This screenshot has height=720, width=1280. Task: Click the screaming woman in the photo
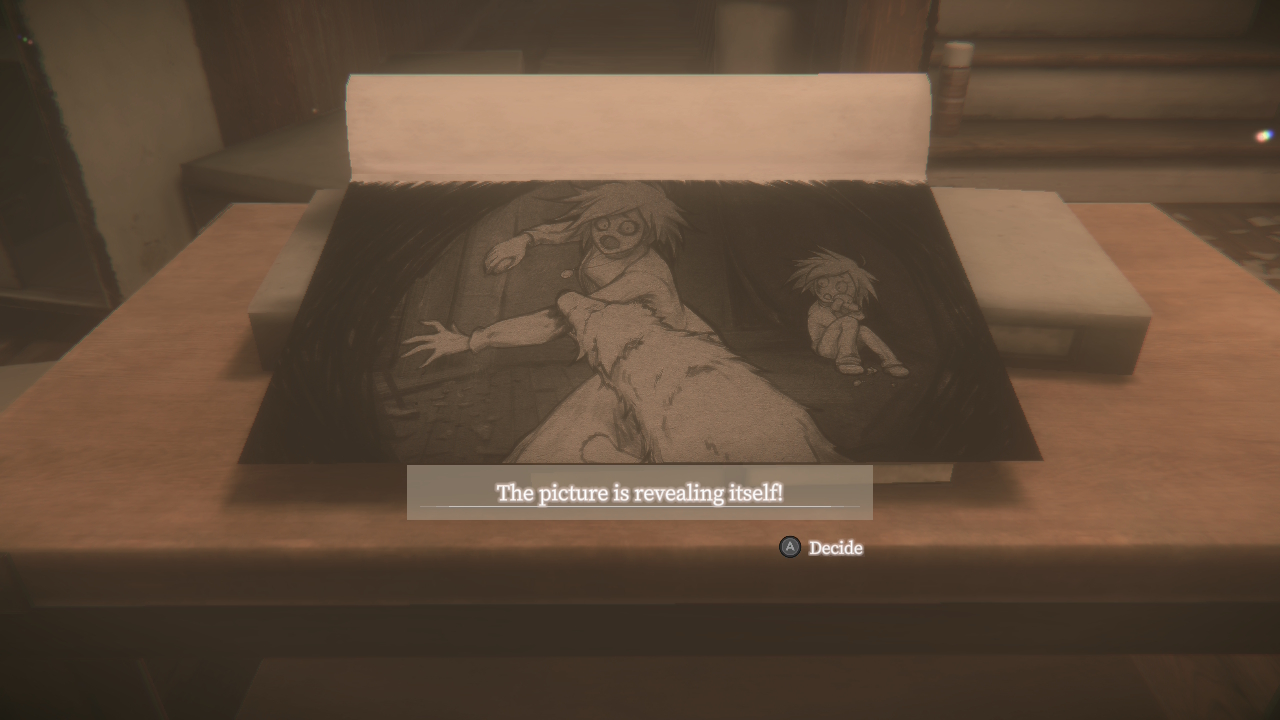[x=615, y=230]
